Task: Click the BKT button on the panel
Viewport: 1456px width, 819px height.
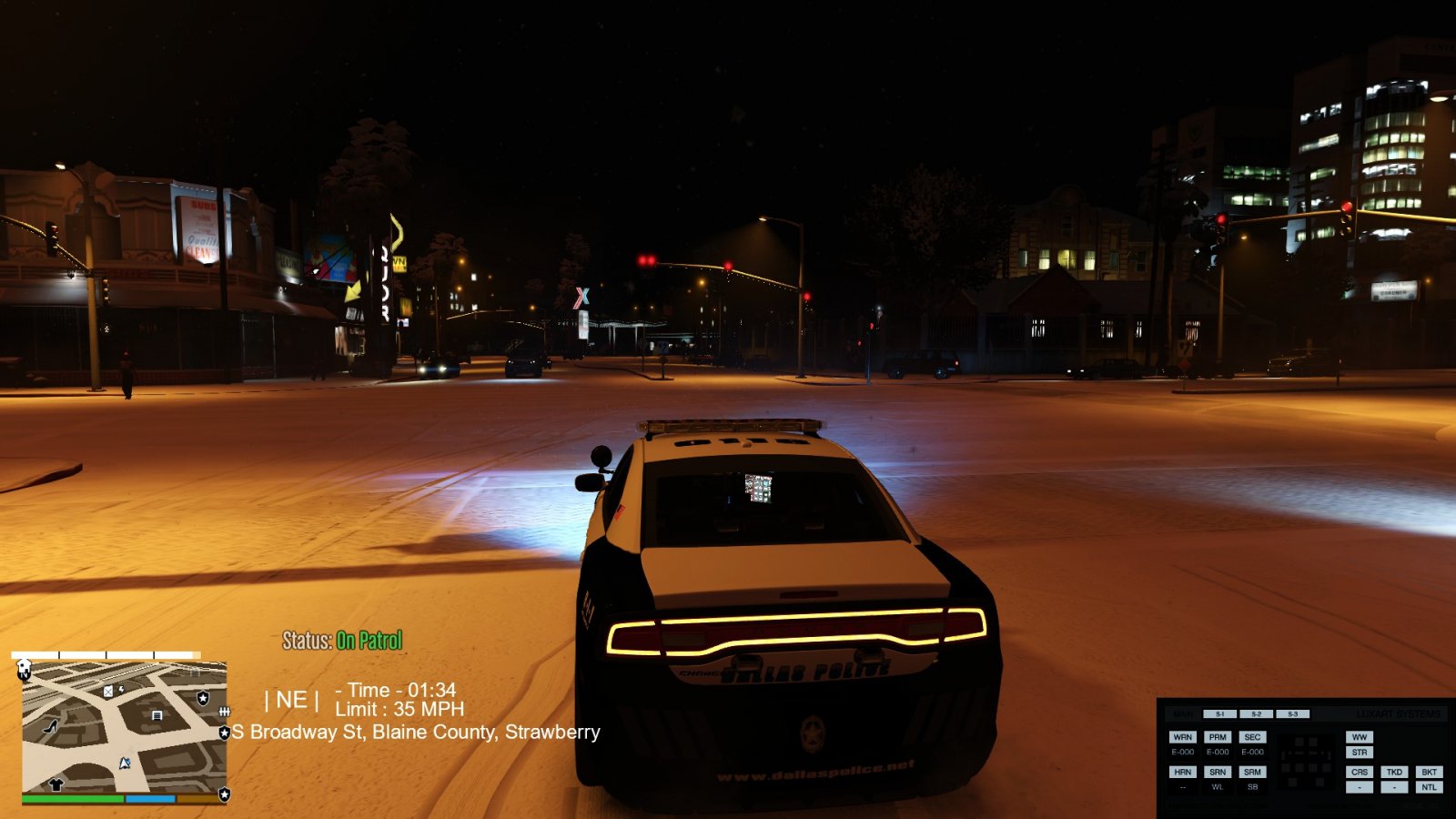Action: click(1429, 772)
